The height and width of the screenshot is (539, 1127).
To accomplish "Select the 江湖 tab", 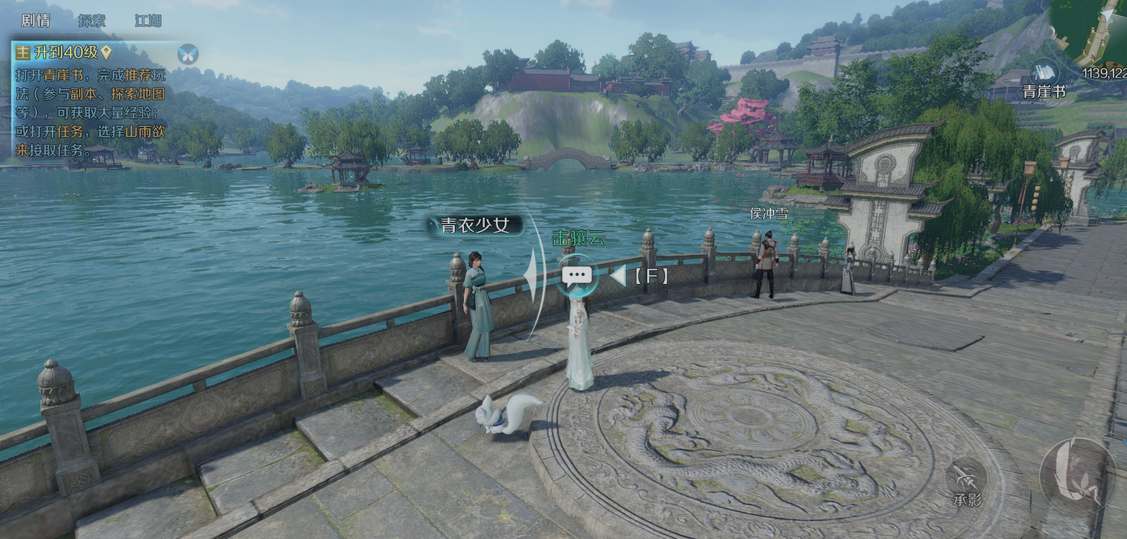I will coord(148,20).
